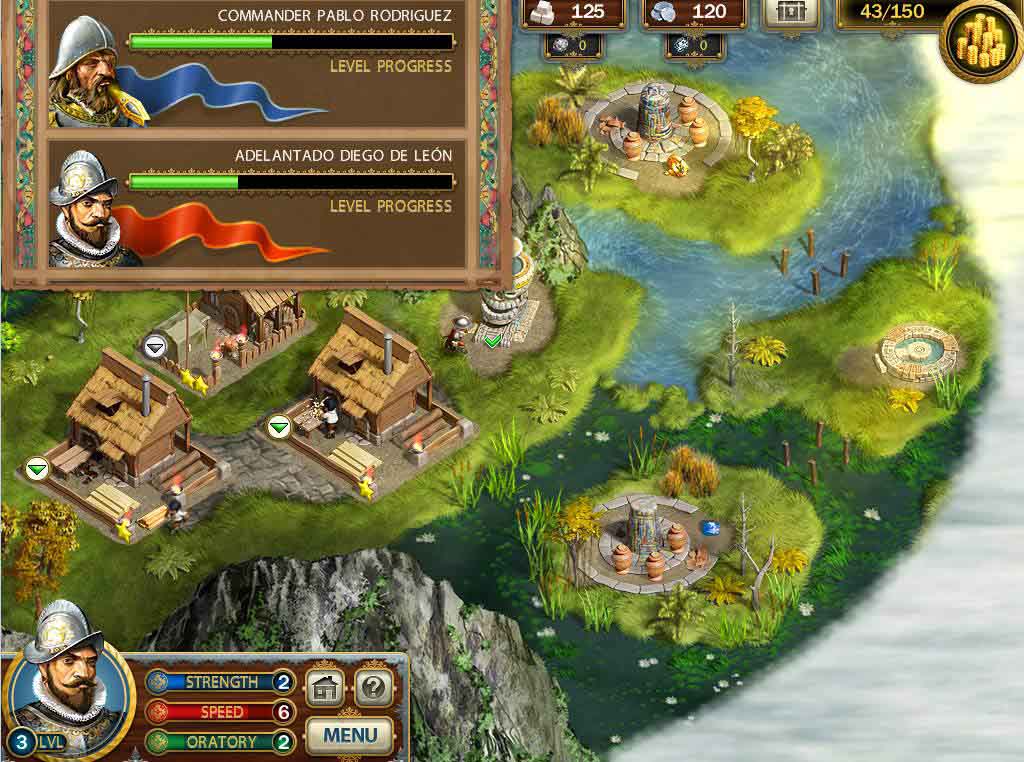Open help with the question mark button
Screen dimensions: 1024x762
point(373,687)
